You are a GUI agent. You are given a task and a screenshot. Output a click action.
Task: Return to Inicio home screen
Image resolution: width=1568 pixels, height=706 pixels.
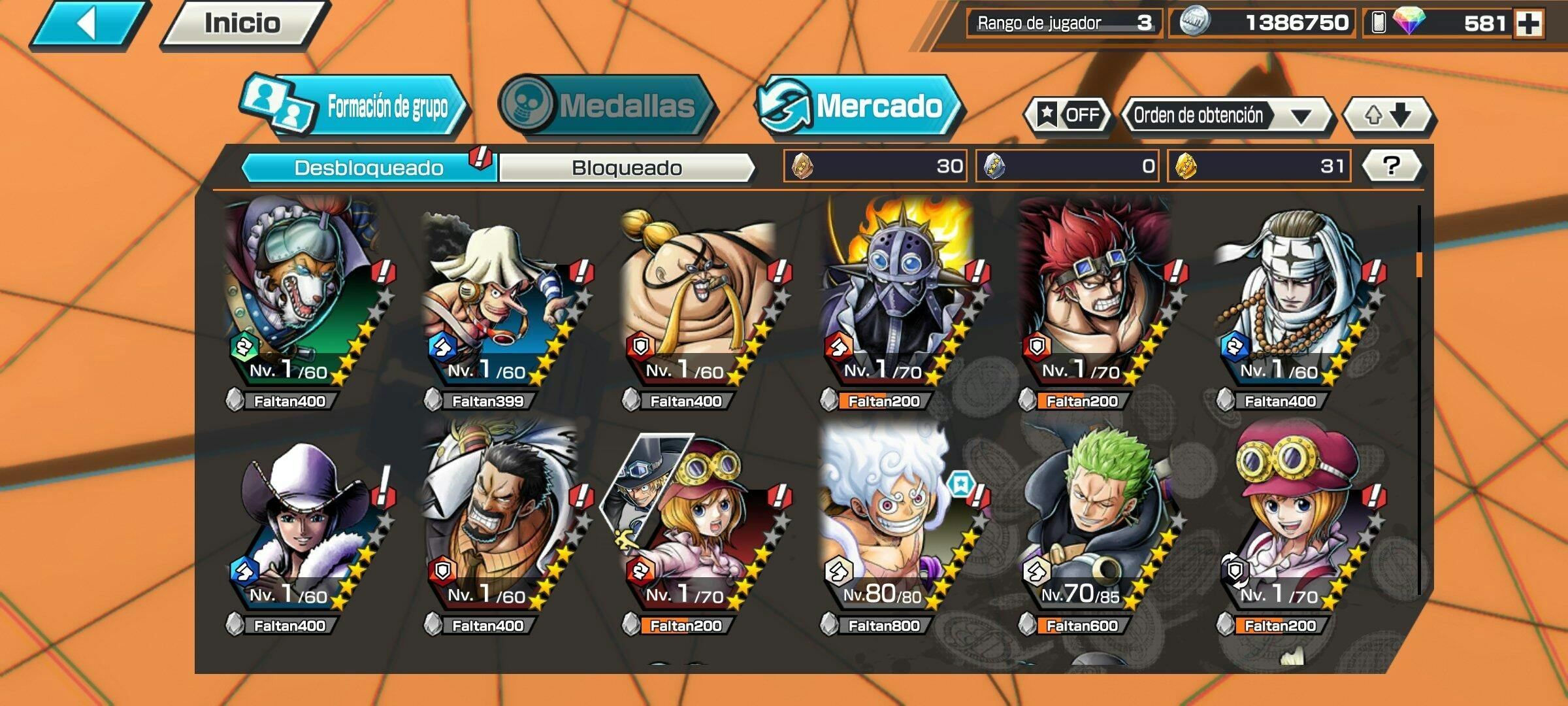pyautogui.click(x=243, y=24)
